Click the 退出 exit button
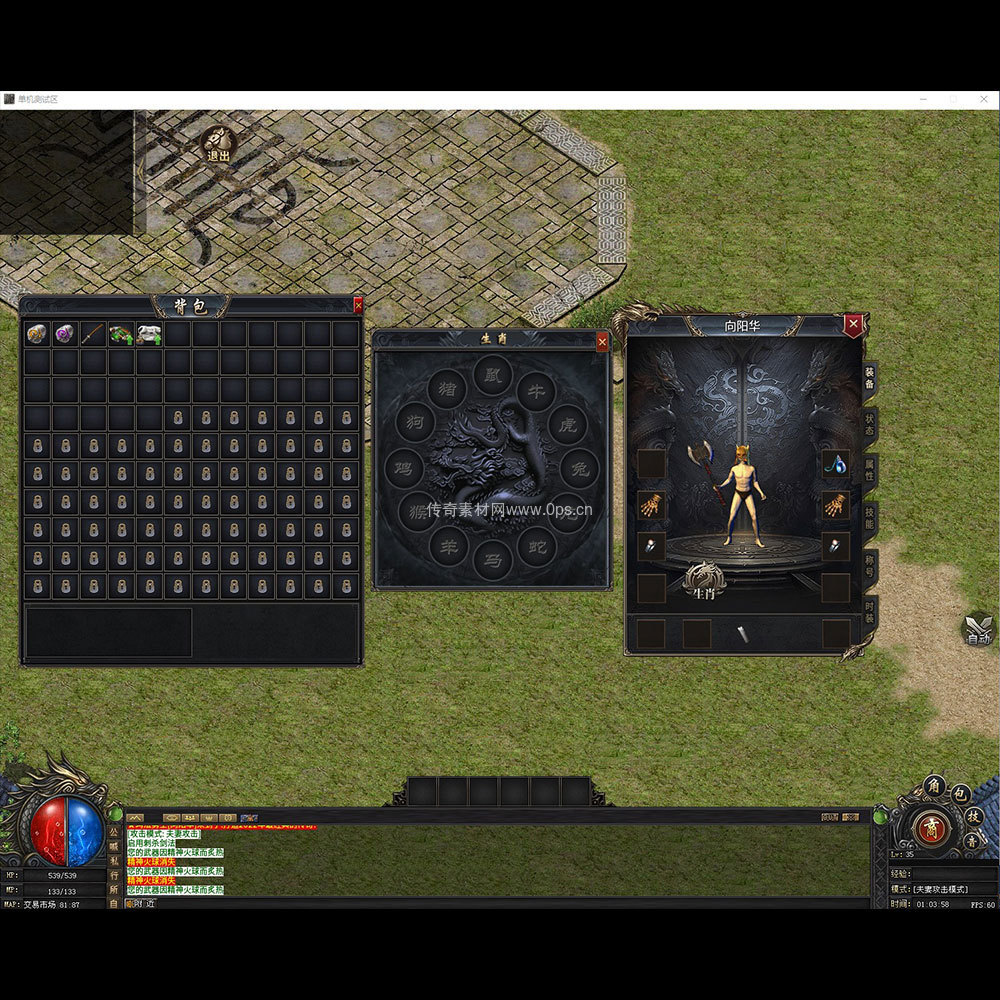1000x1000 pixels. click(217, 146)
